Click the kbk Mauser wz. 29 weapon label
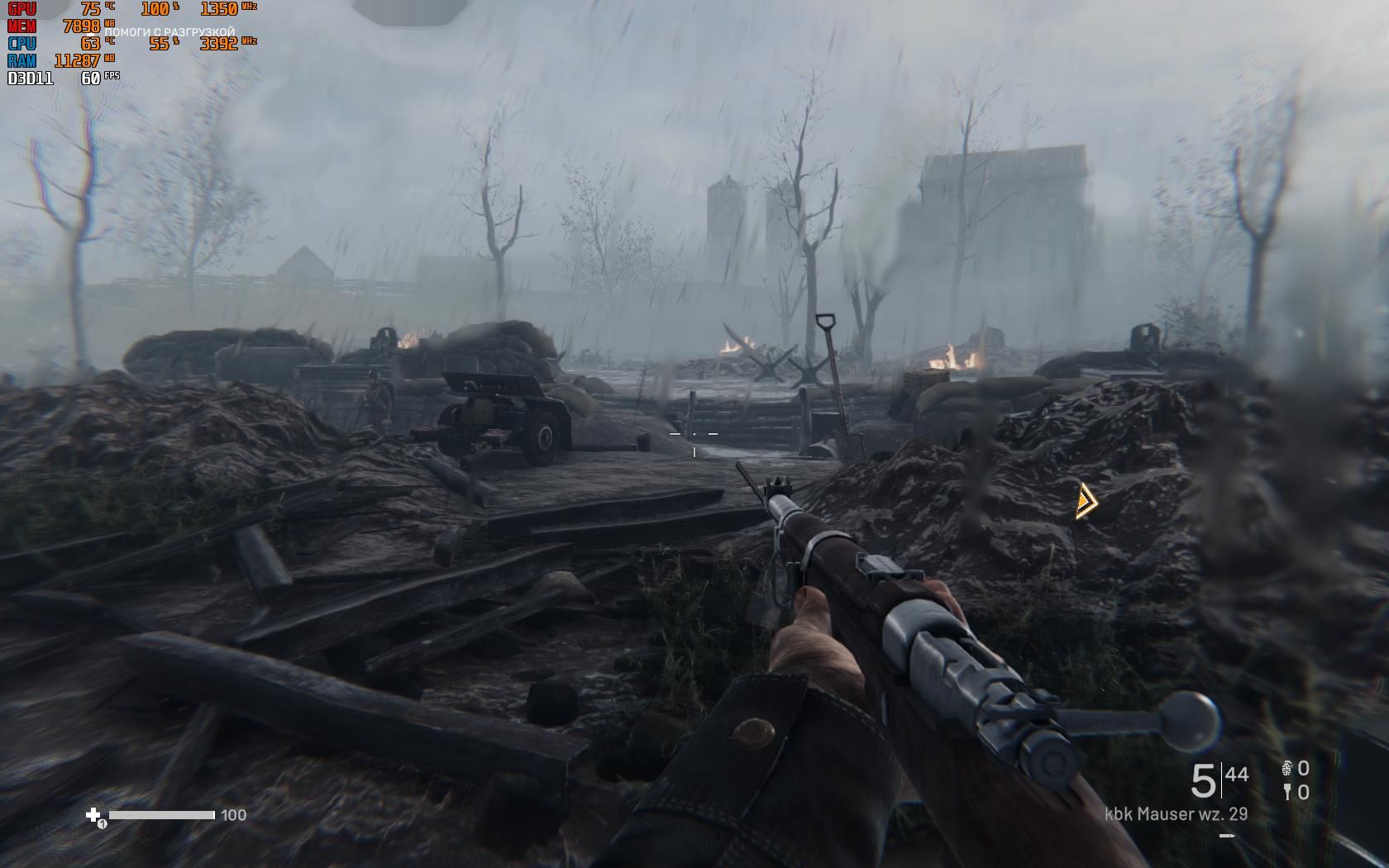 1176,814
